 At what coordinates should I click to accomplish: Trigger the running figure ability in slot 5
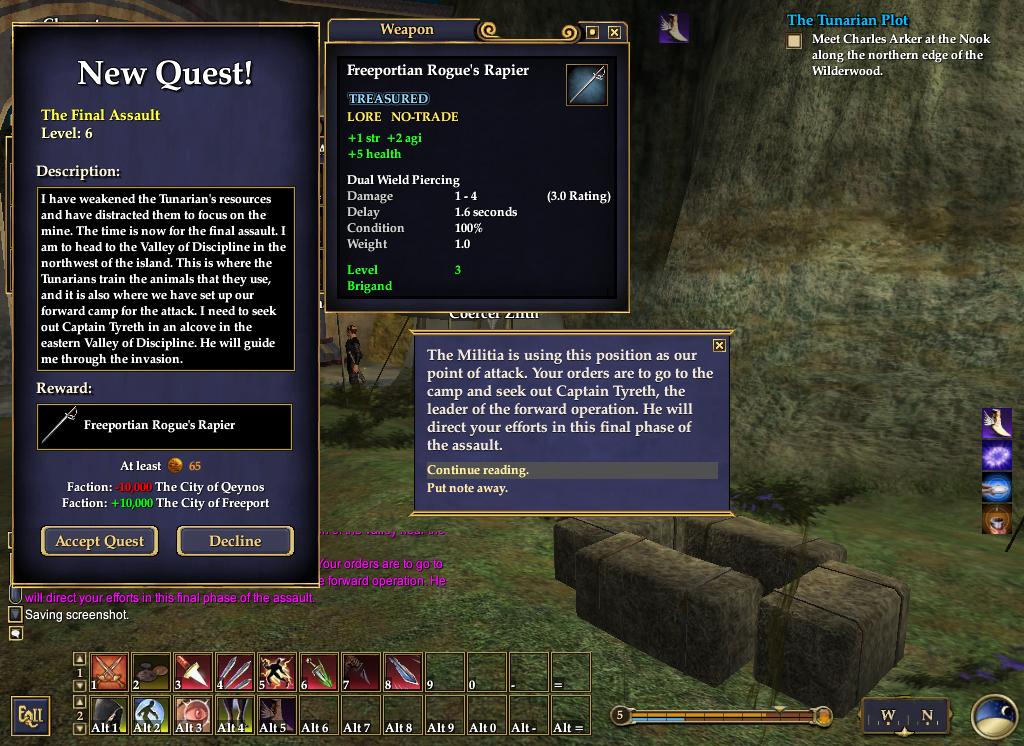click(277, 671)
